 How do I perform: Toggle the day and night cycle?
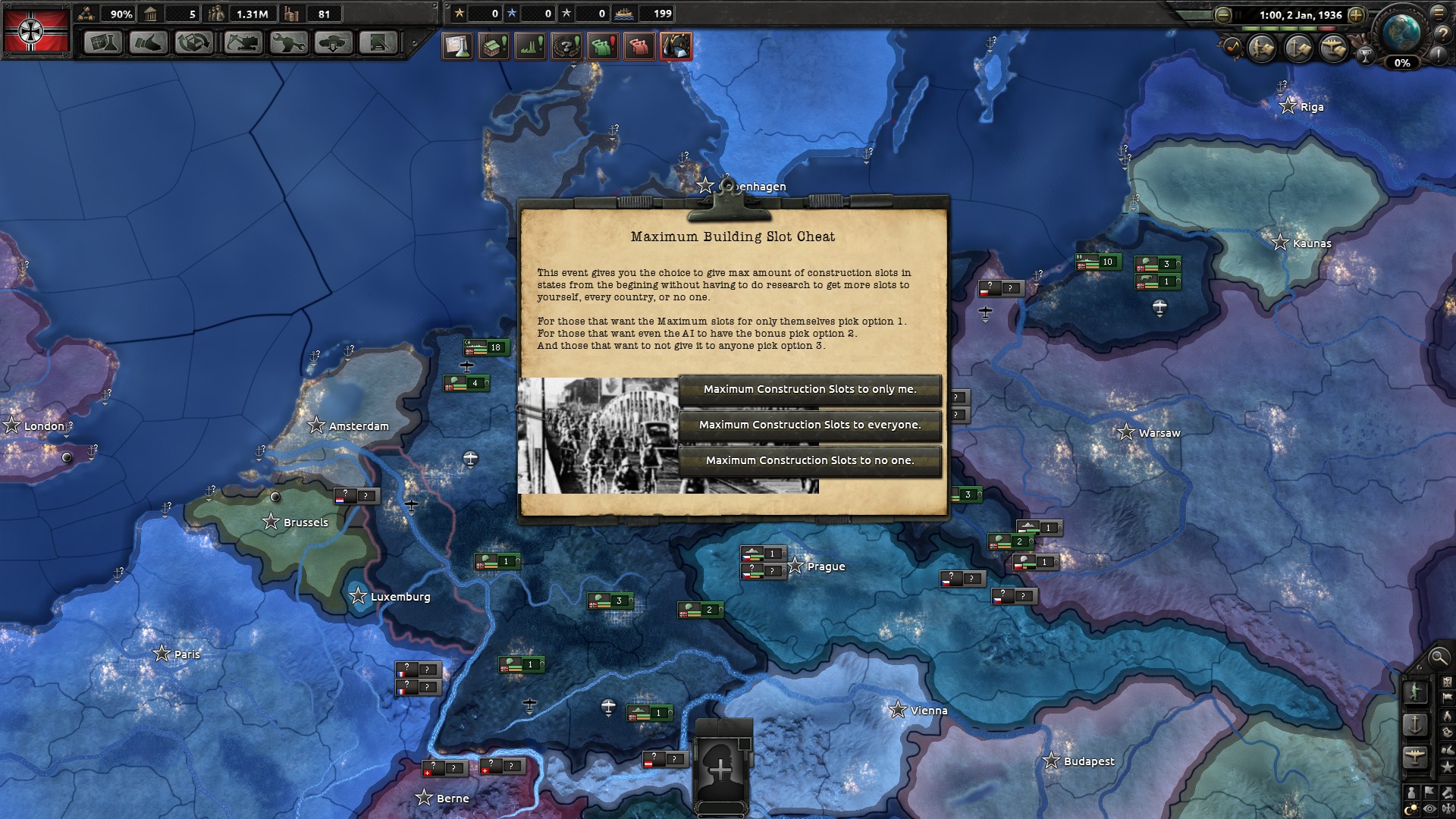pos(1412,810)
